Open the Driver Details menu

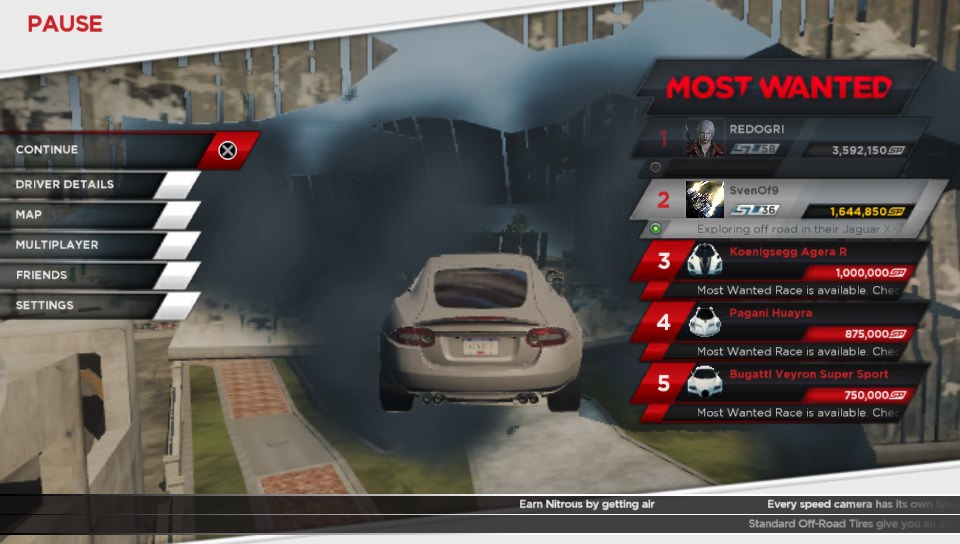click(90, 185)
